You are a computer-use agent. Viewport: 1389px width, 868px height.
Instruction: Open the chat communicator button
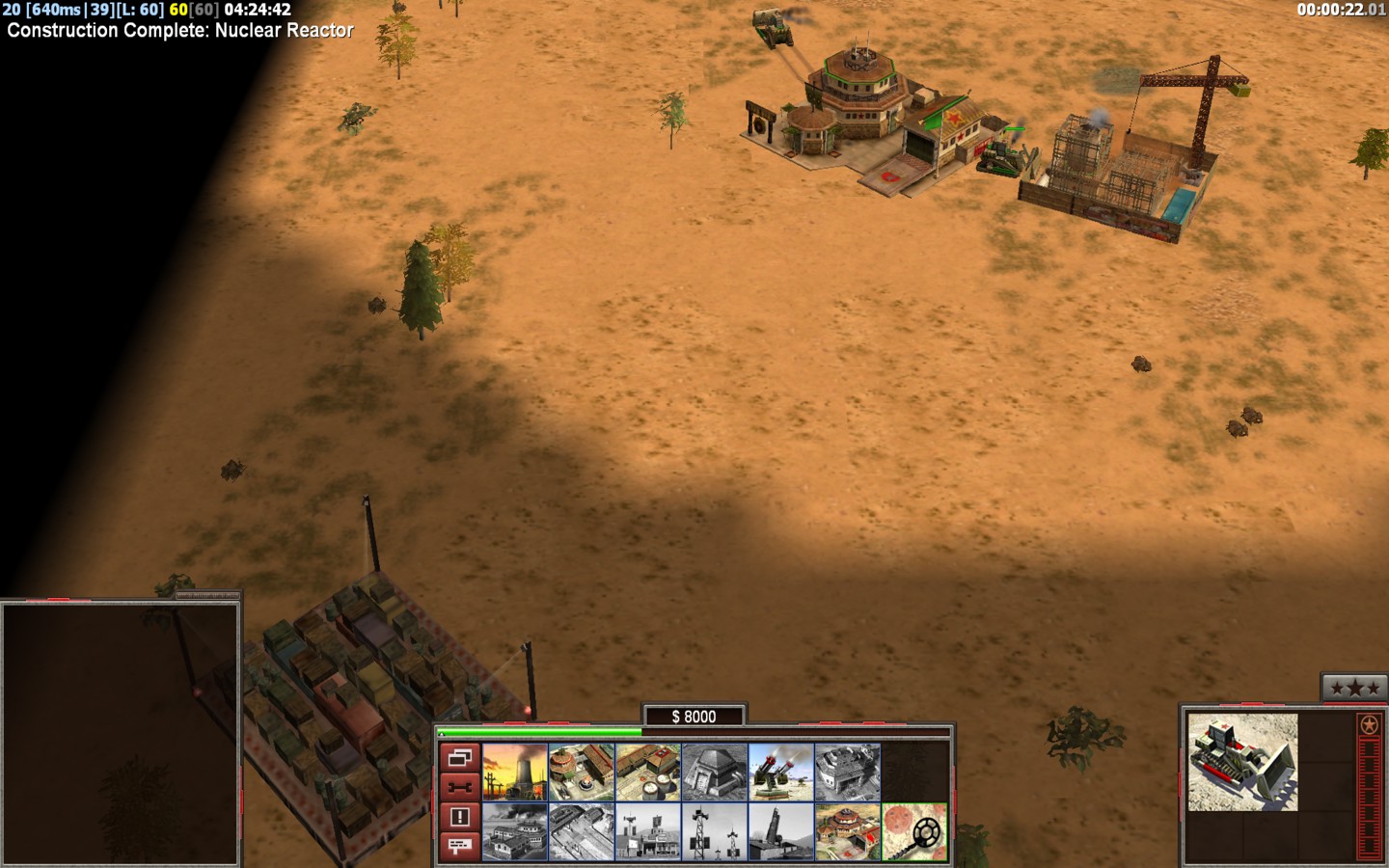click(x=459, y=846)
